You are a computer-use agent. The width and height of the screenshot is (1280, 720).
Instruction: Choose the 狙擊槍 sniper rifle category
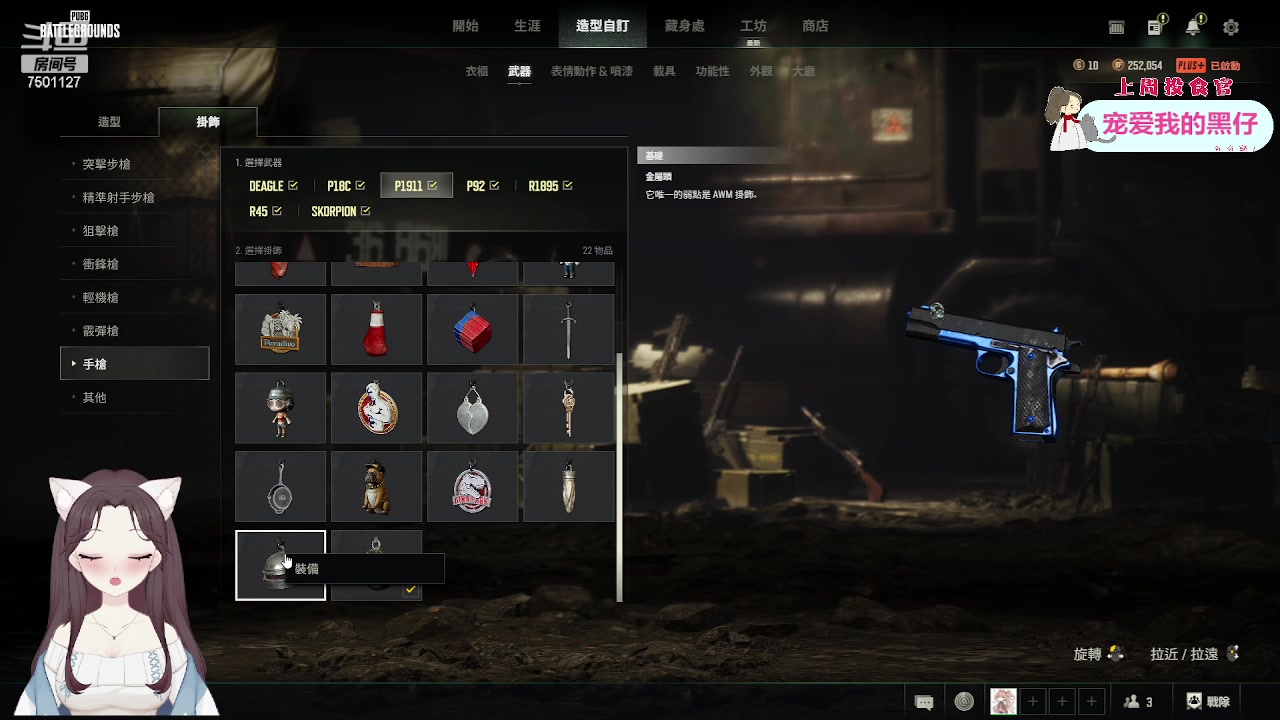point(101,231)
